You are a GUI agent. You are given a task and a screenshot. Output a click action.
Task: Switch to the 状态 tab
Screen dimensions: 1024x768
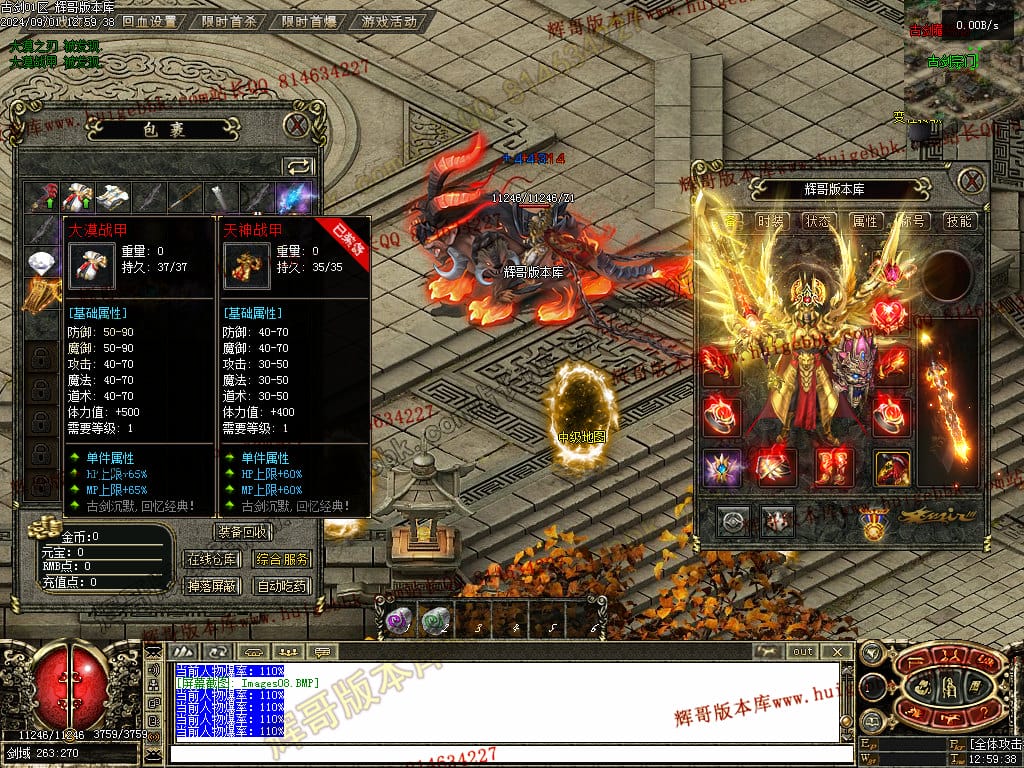[x=818, y=221]
